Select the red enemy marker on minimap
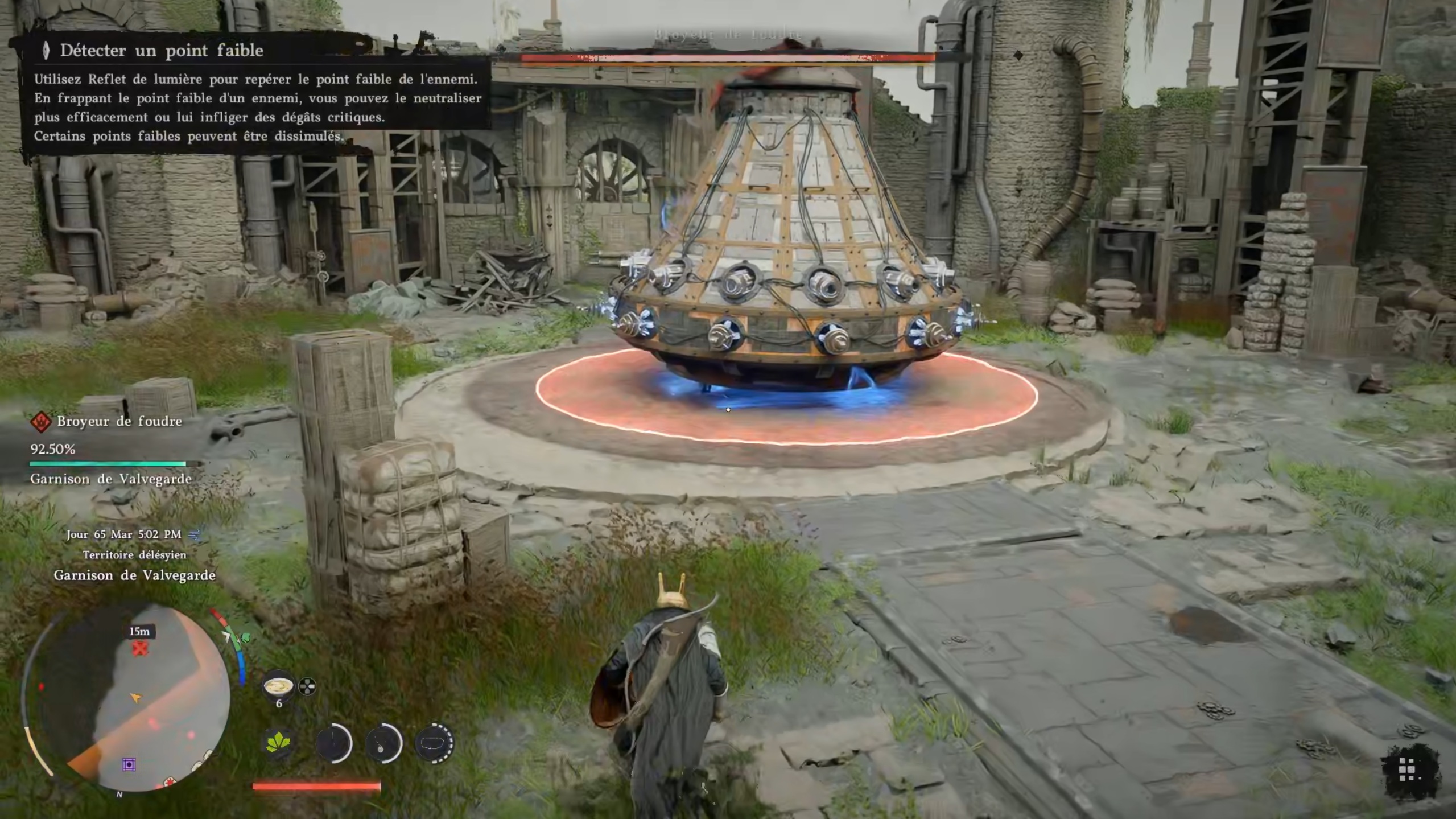The height and width of the screenshot is (819, 1456). pos(140,648)
